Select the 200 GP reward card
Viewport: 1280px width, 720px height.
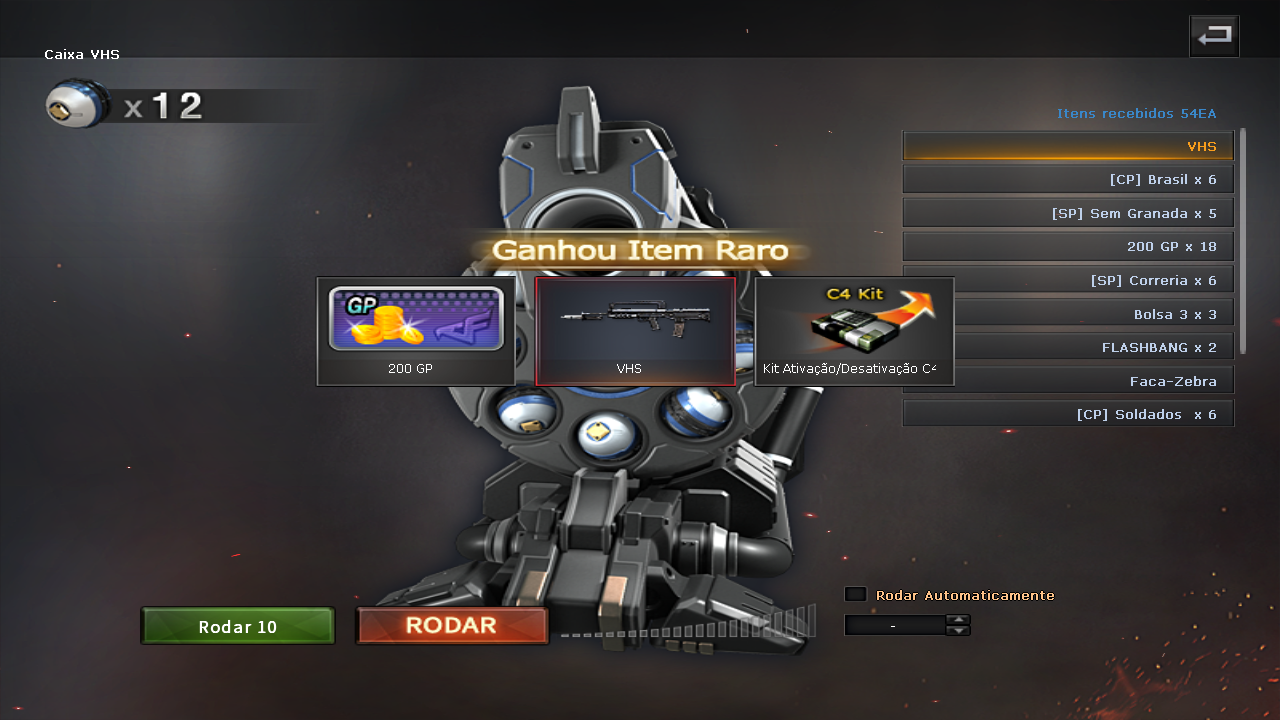[x=416, y=331]
